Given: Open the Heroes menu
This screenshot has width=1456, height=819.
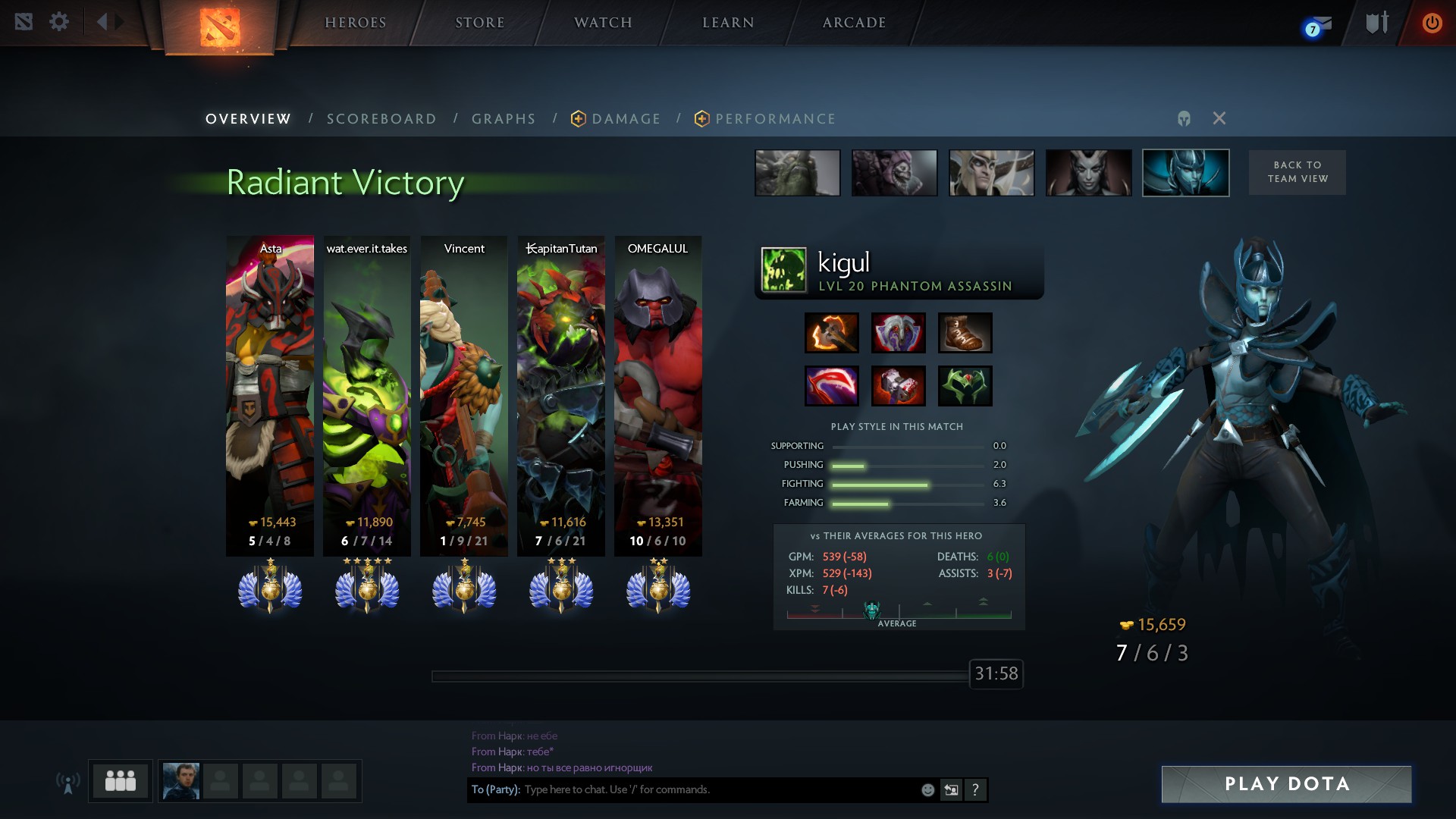Looking at the screenshot, I should click(356, 23).
